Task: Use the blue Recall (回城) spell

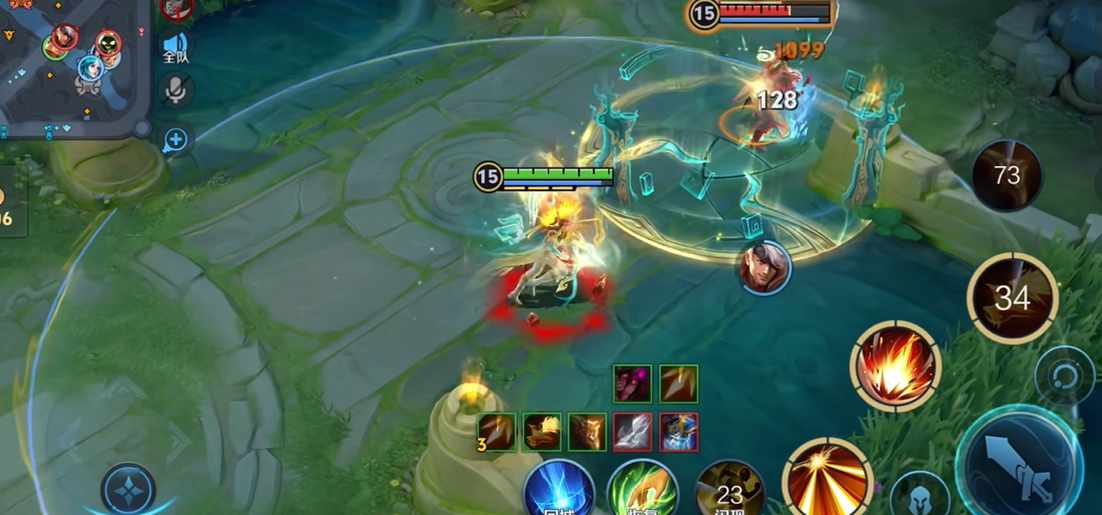Action: tap(559, 490)
